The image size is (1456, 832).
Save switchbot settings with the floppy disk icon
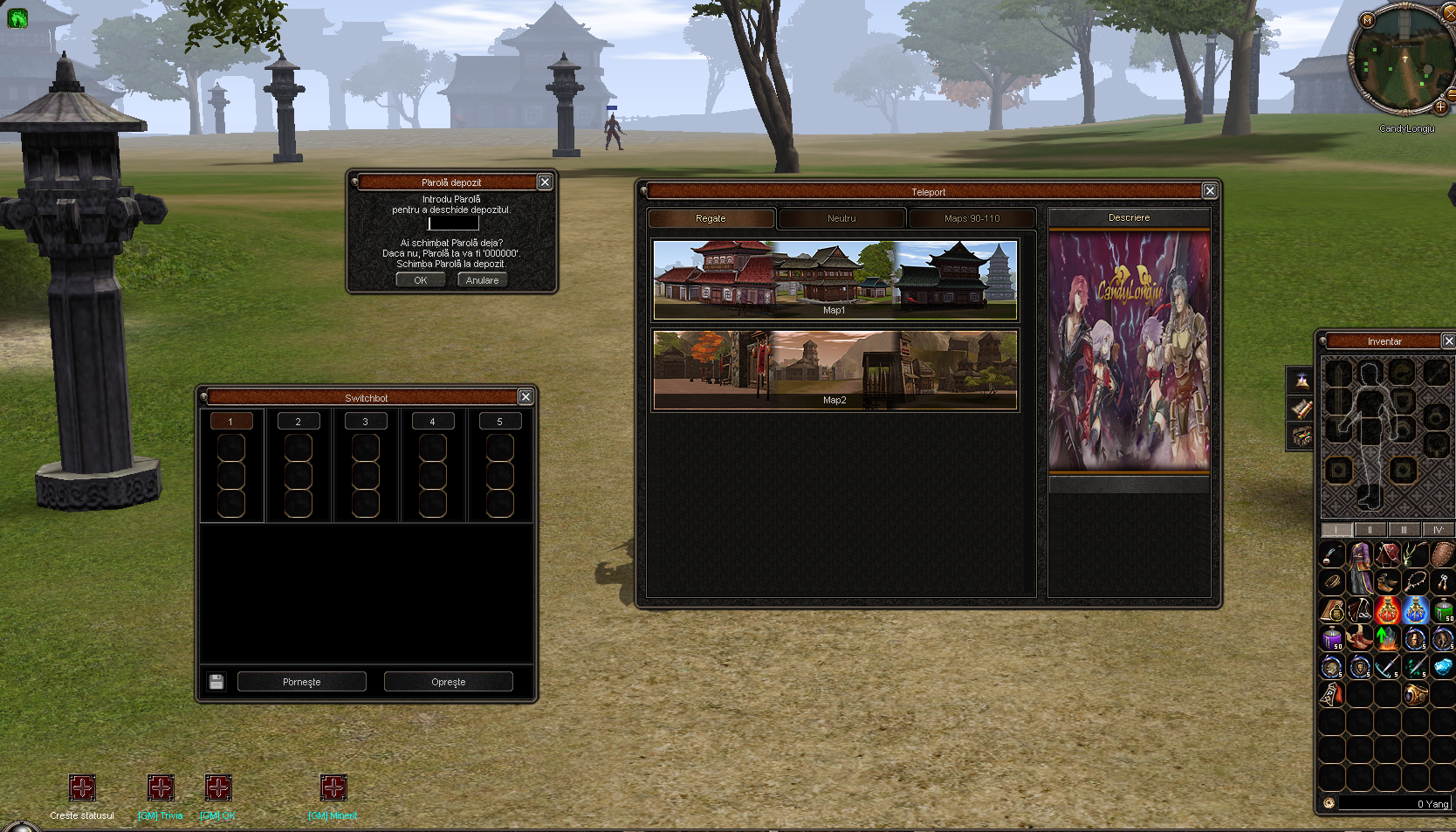pos(216,682)
